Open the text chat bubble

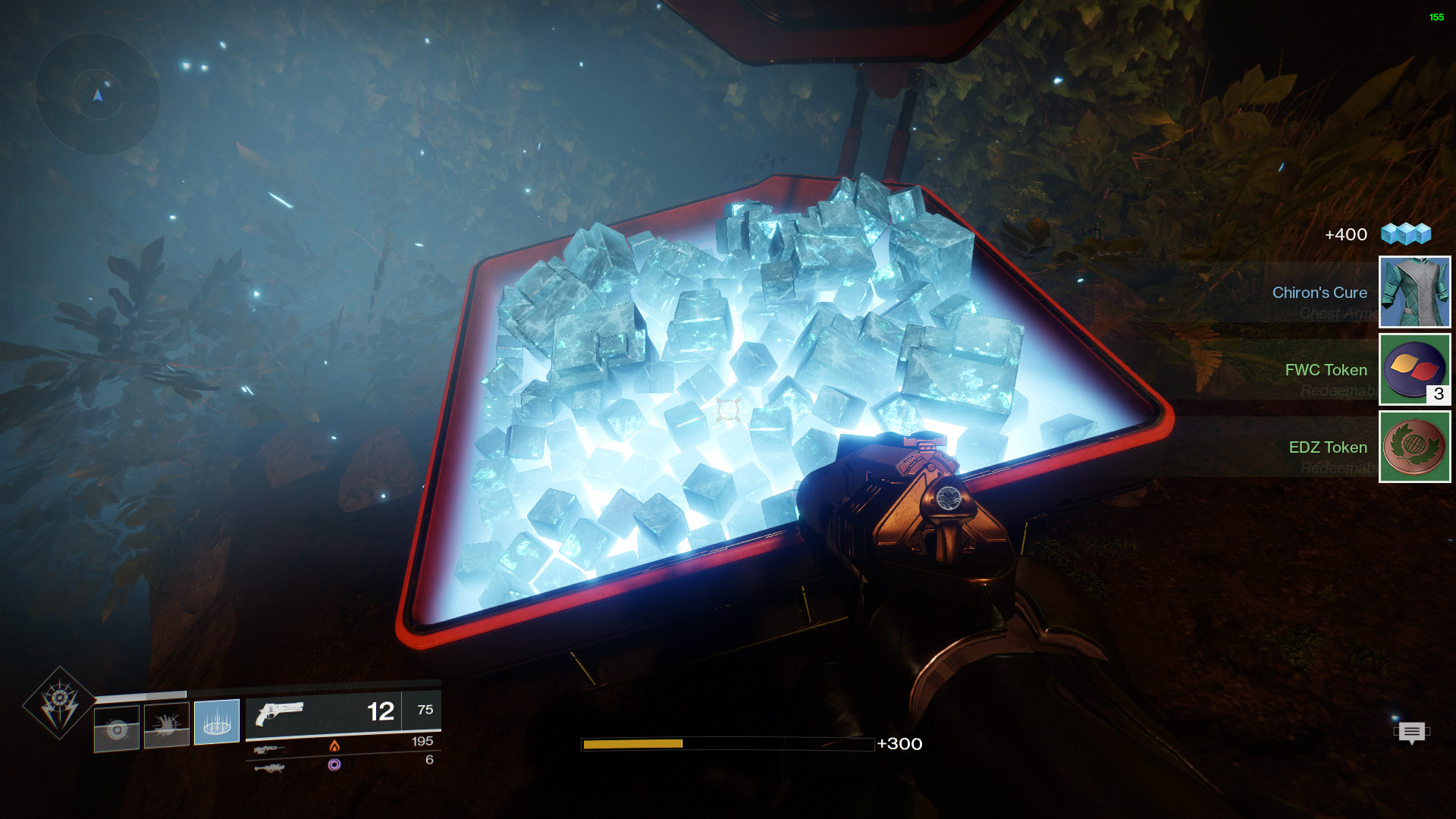coord(1411,732)
